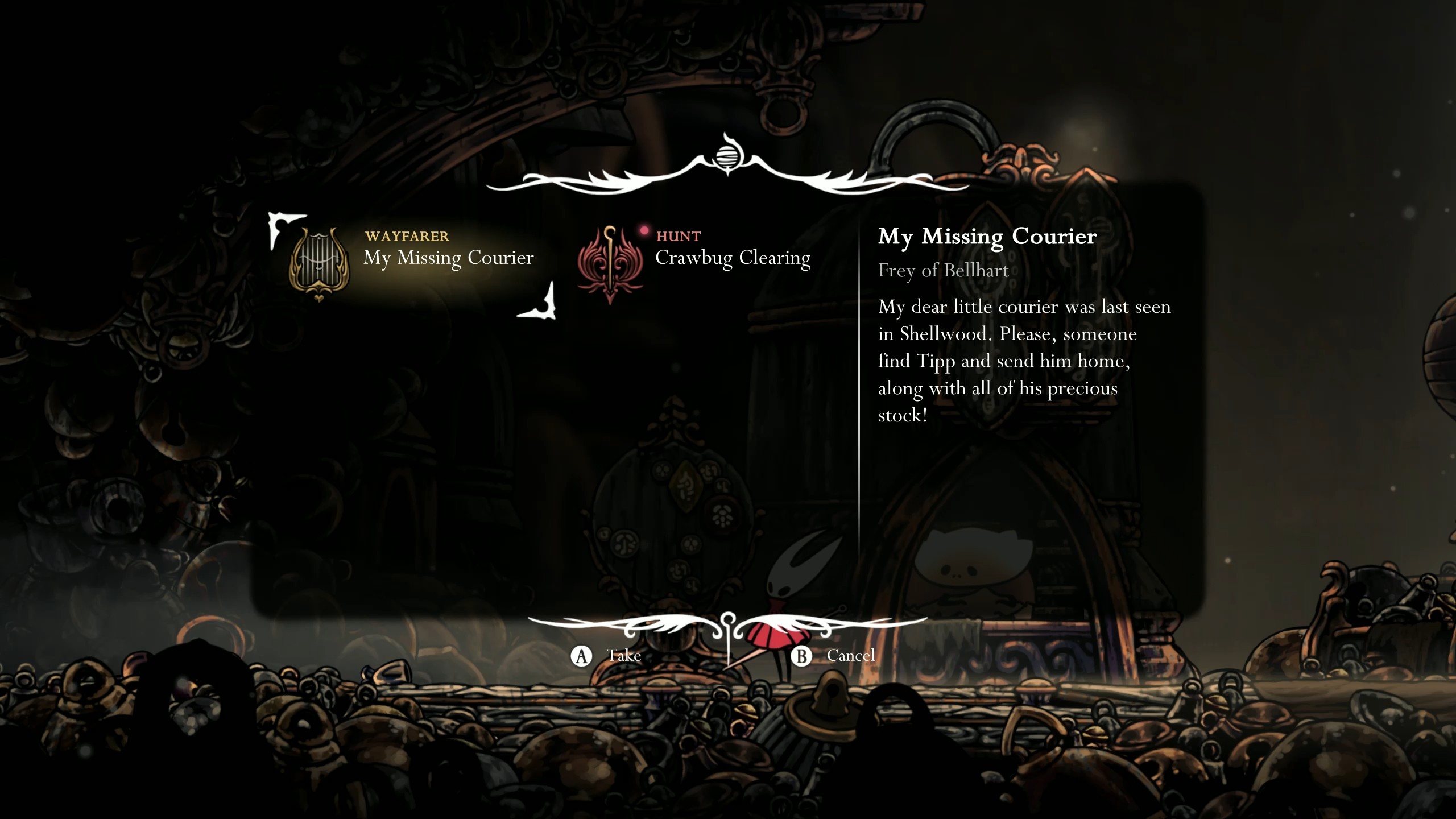Click the red notification dot on Crawbug Clearing
The image size is (1456, 819).
[x=643, y=230]
